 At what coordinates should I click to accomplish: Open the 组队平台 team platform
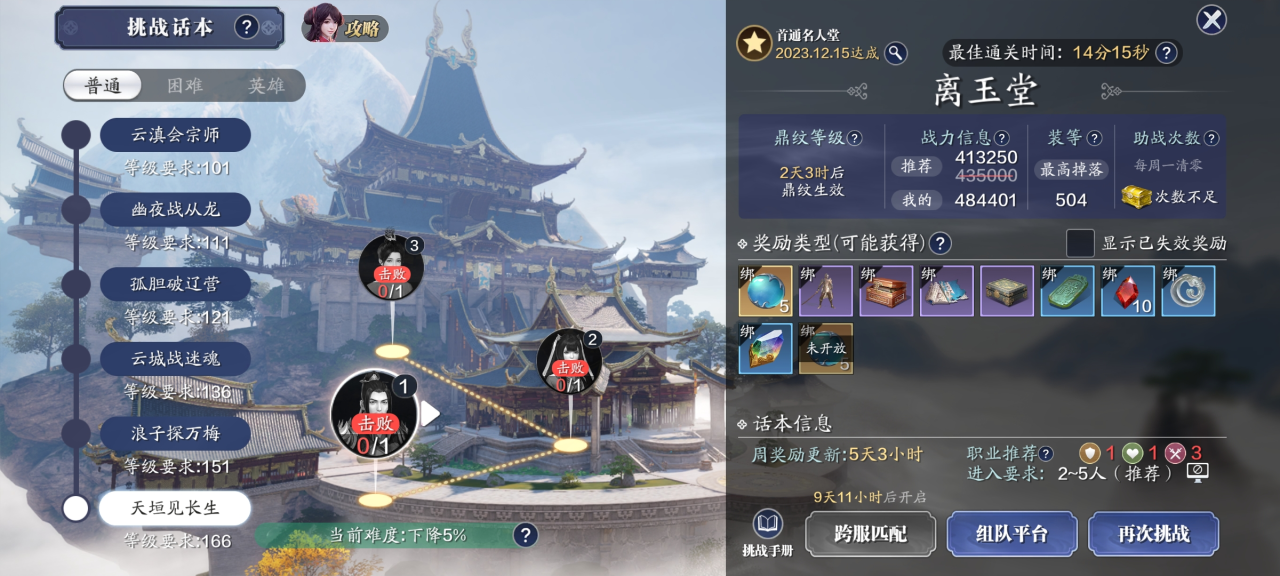point(1011,534)
